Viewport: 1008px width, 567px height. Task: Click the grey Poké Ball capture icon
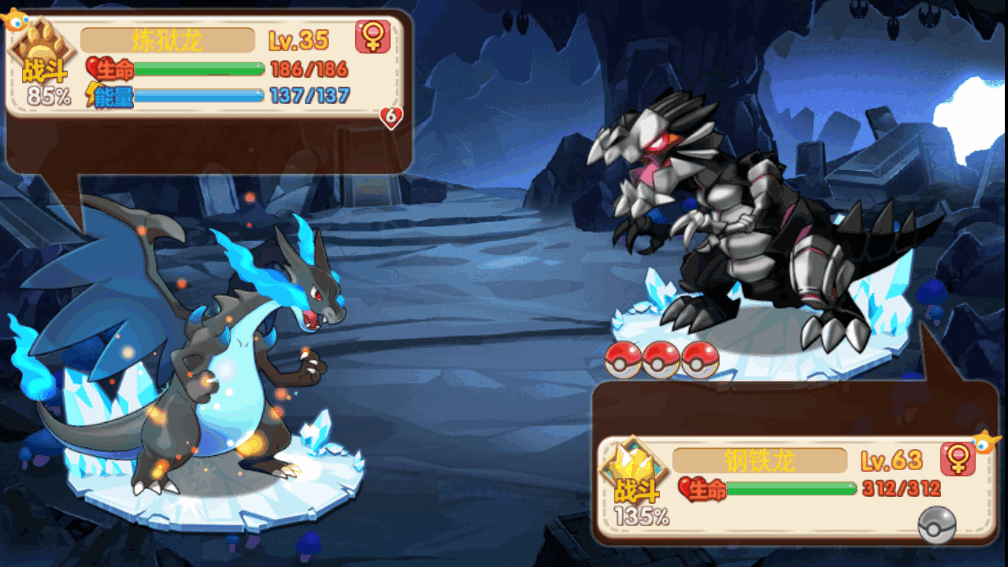(x=936, y=524)
